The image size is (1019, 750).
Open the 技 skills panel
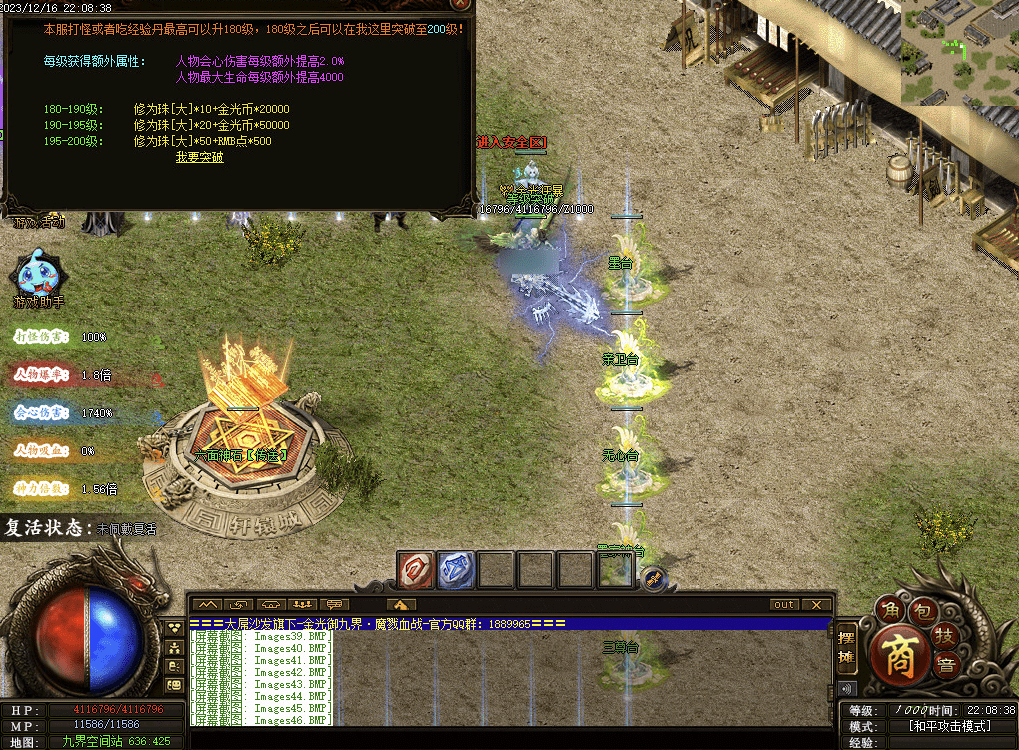(944, 634)
